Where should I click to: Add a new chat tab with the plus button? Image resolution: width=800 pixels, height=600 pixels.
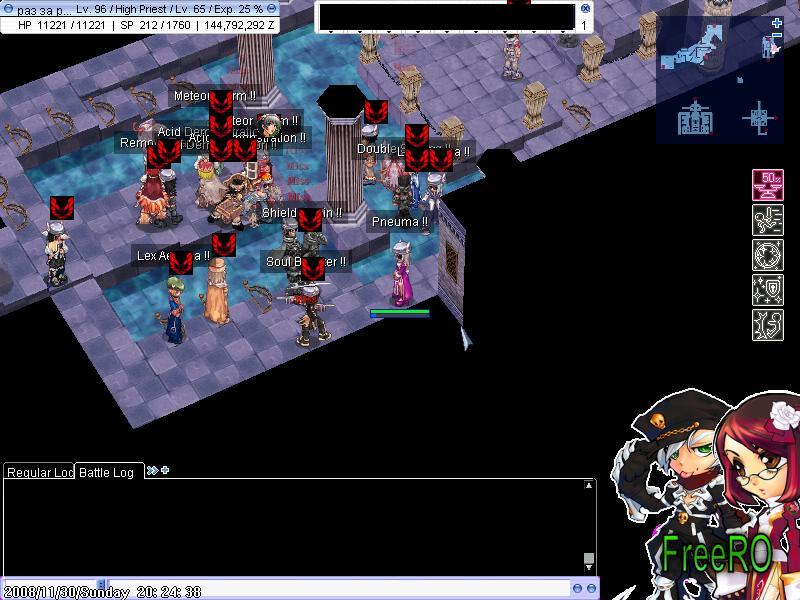coord(165,470)
